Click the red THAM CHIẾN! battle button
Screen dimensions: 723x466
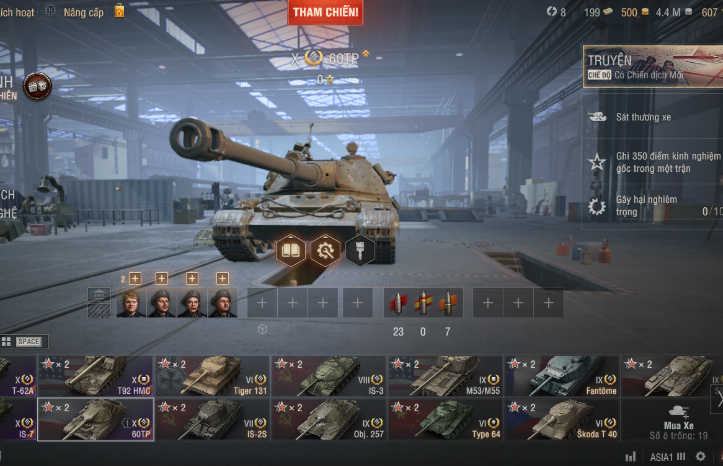(x=325, y=12)
